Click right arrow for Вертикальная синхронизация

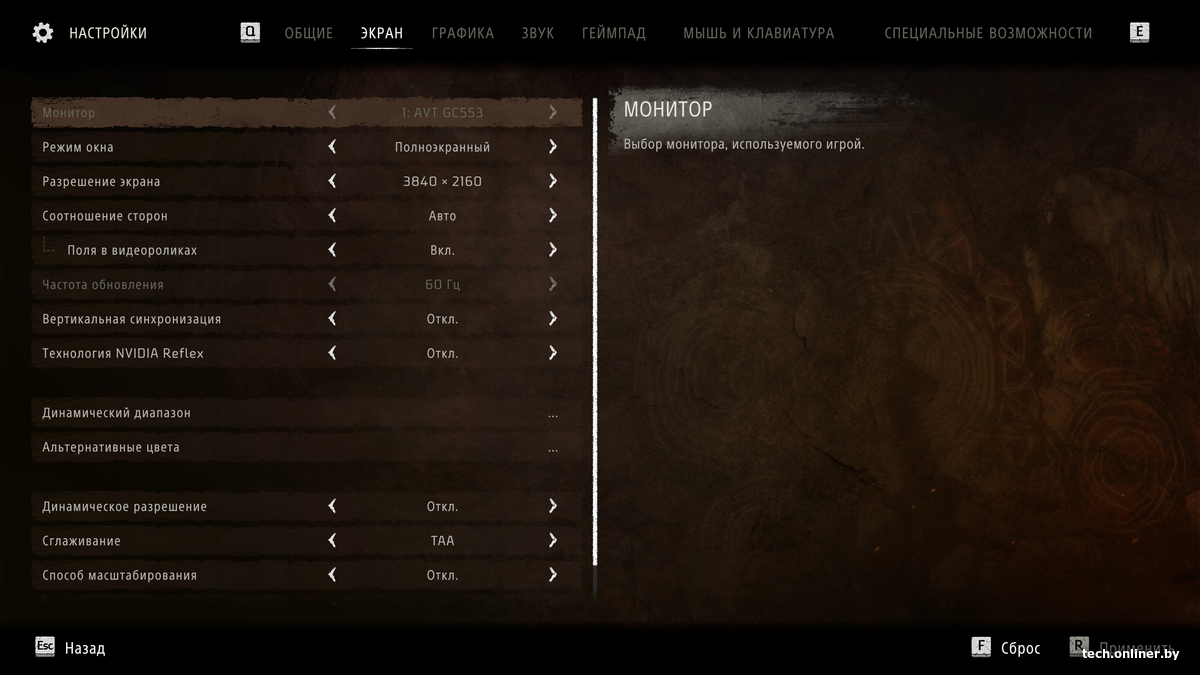(553, 319)
